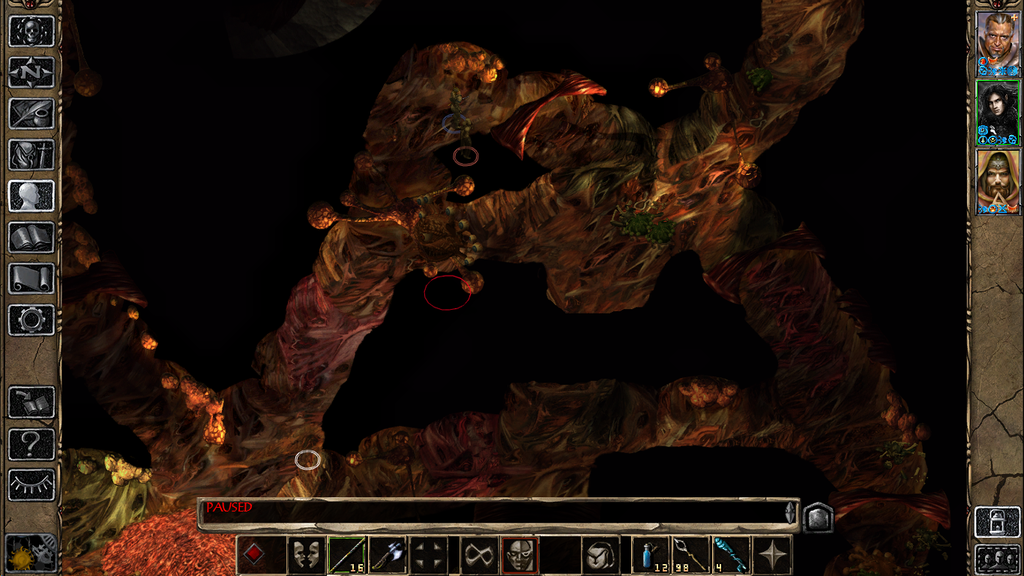Use the blue potion quick item
Image resolution: width=1024 pixels, height=576 pixels.
point(652,554)
